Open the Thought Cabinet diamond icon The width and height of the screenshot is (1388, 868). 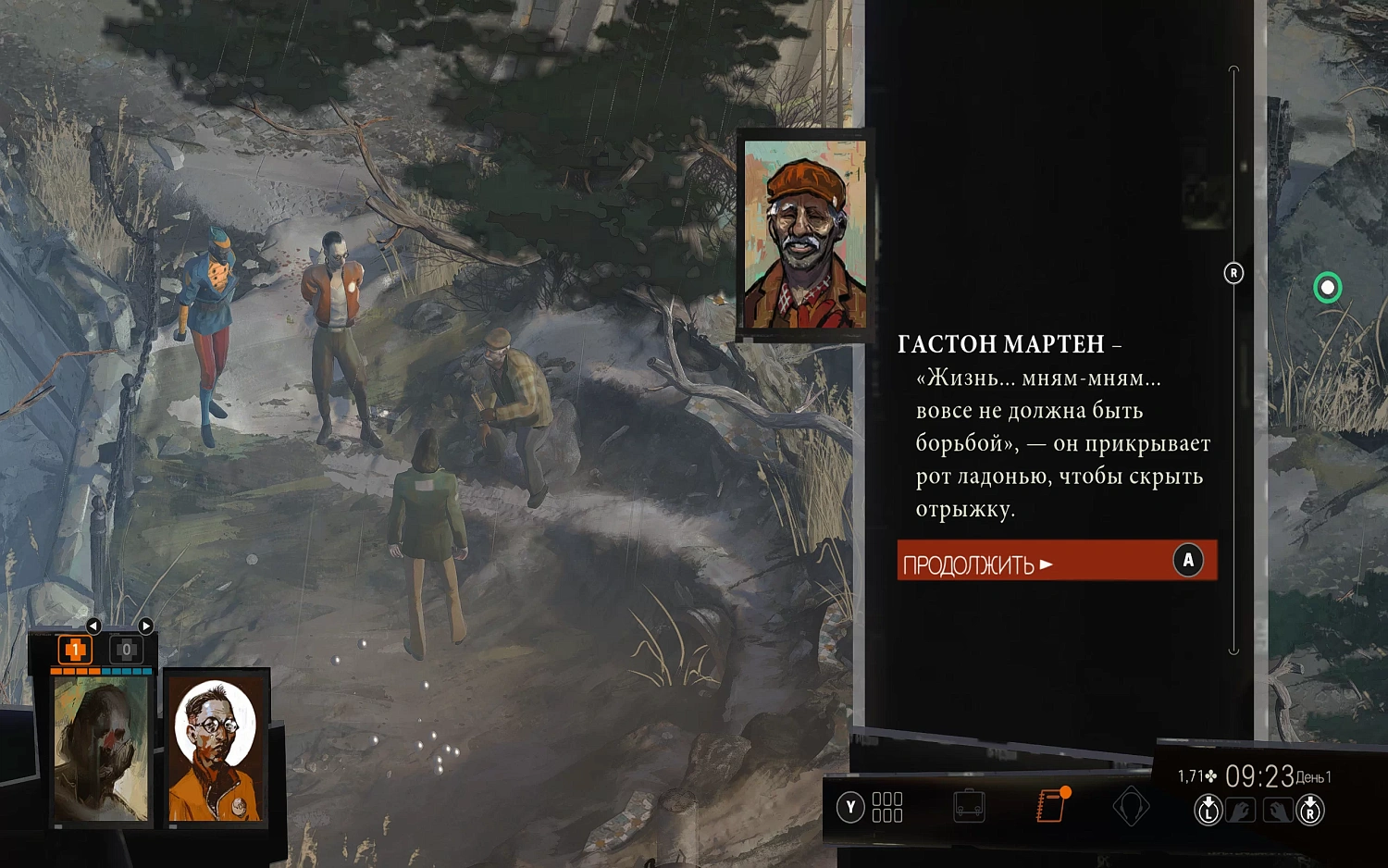coord(1131,807)
